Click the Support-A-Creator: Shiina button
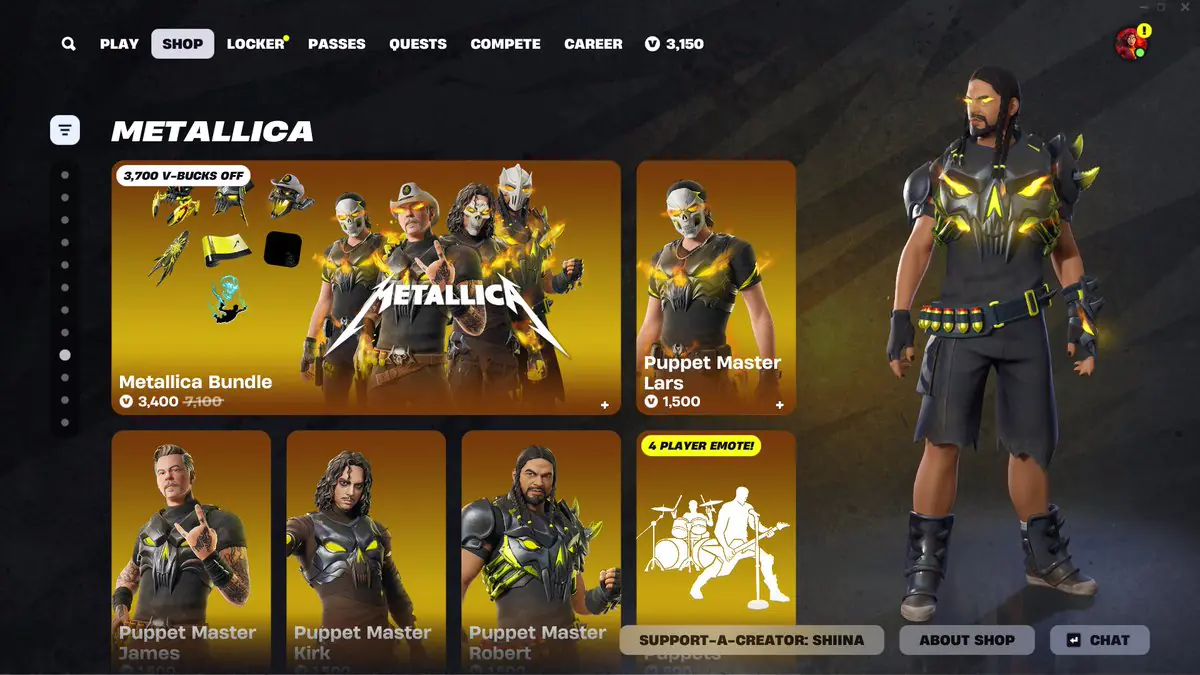Screen dimensions: 1200x675 [751, 640]
